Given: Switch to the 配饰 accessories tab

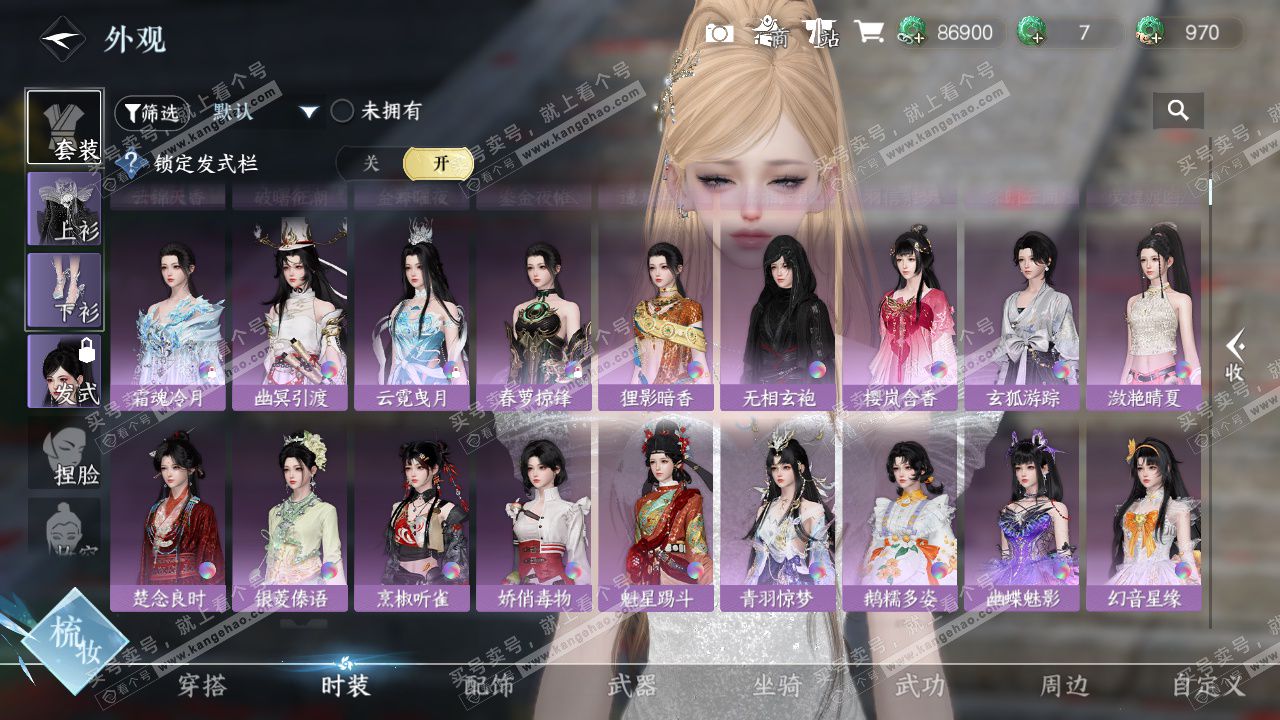Looking at the screenshot, I should tap(489, 686).
